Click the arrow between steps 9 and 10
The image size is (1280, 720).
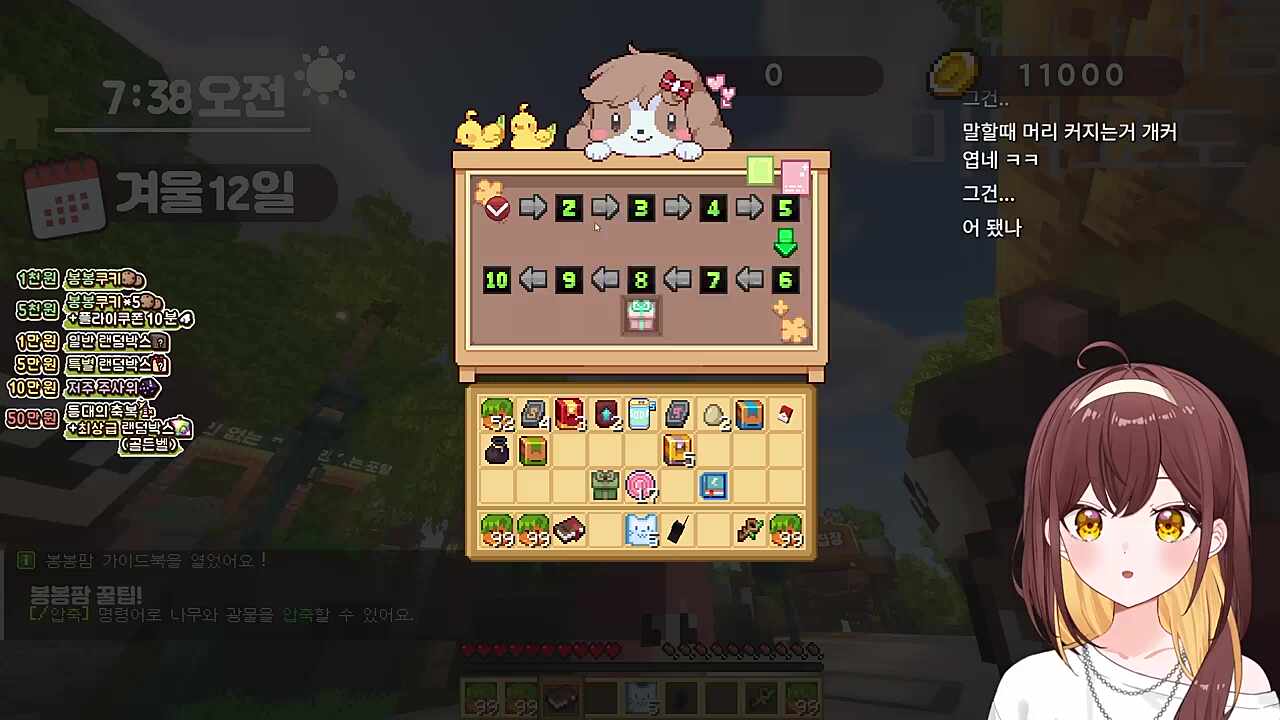(x=532, y=280)
